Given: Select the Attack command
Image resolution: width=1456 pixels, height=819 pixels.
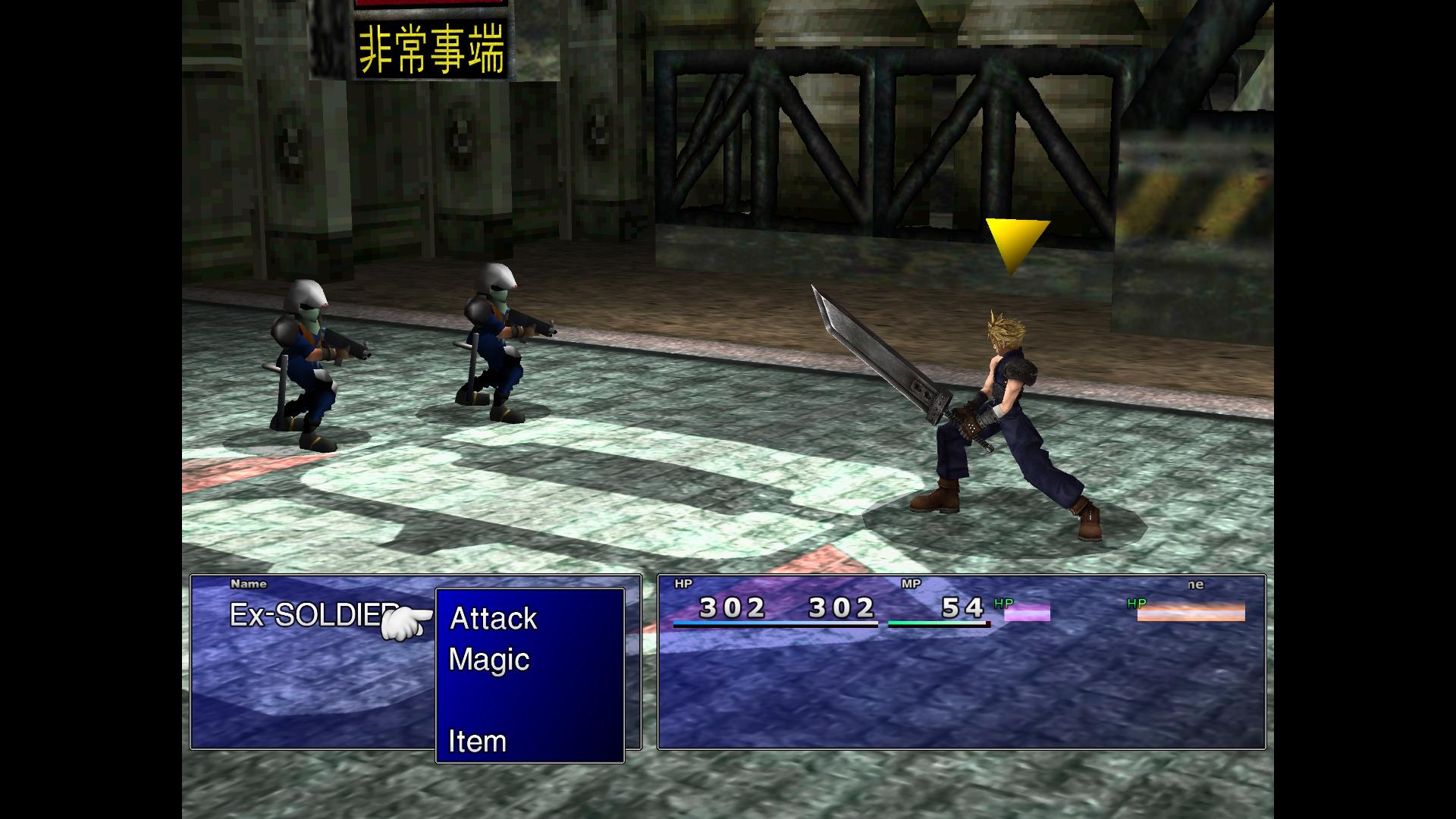Looking at the screenshot, I should coord(494,619).
